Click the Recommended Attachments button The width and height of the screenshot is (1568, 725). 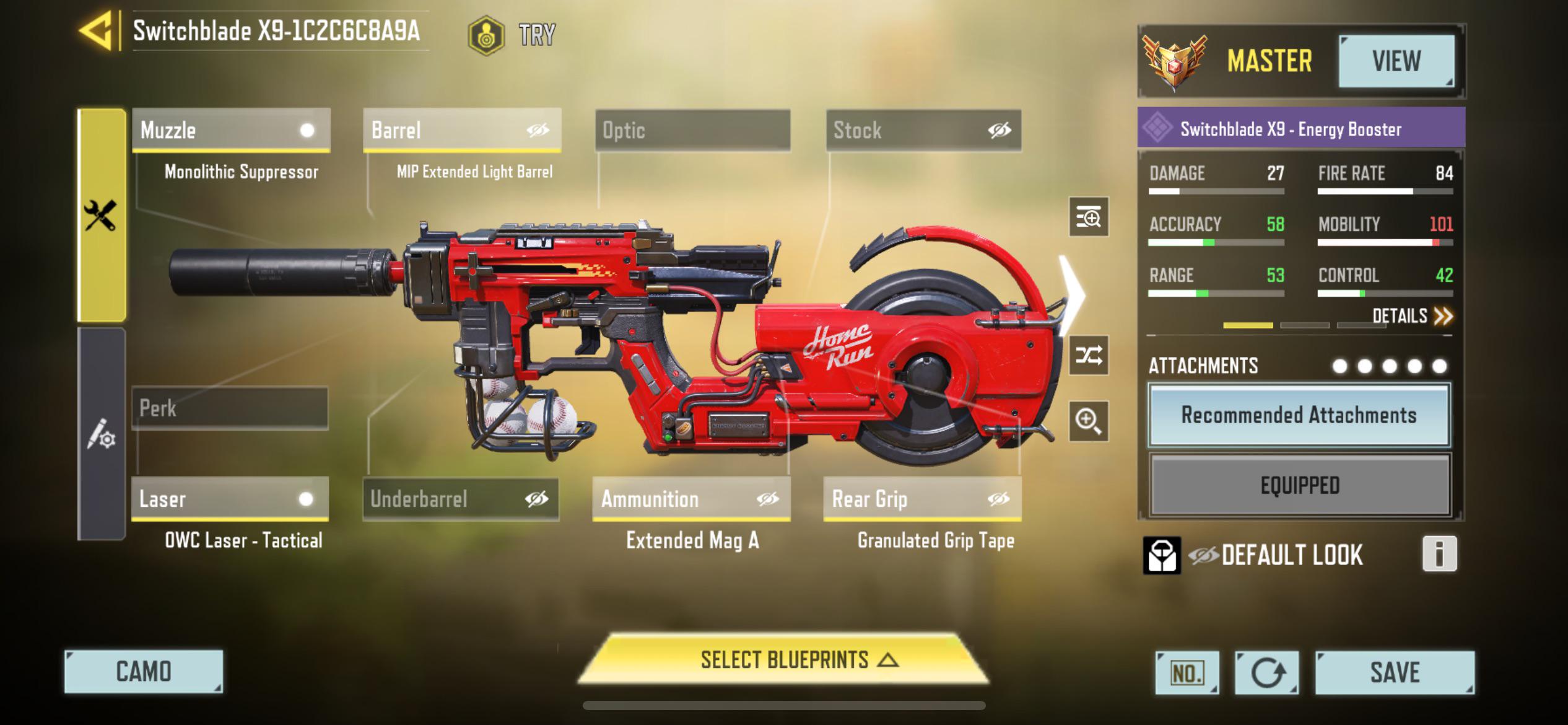click(1299, 415)
